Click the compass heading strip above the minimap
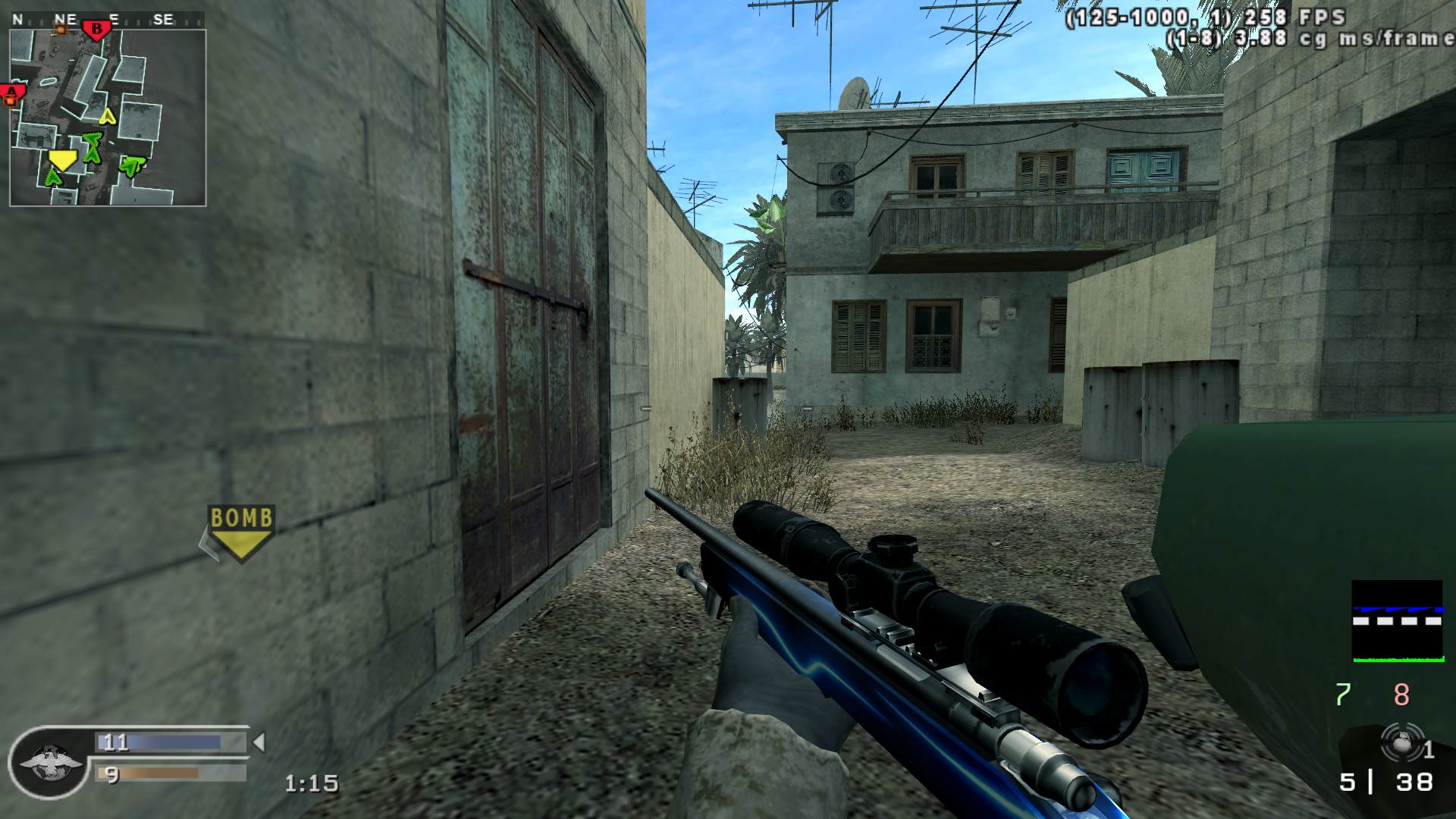The width and height of the screenshot is (1456, 819). click(x=106, y=20)
